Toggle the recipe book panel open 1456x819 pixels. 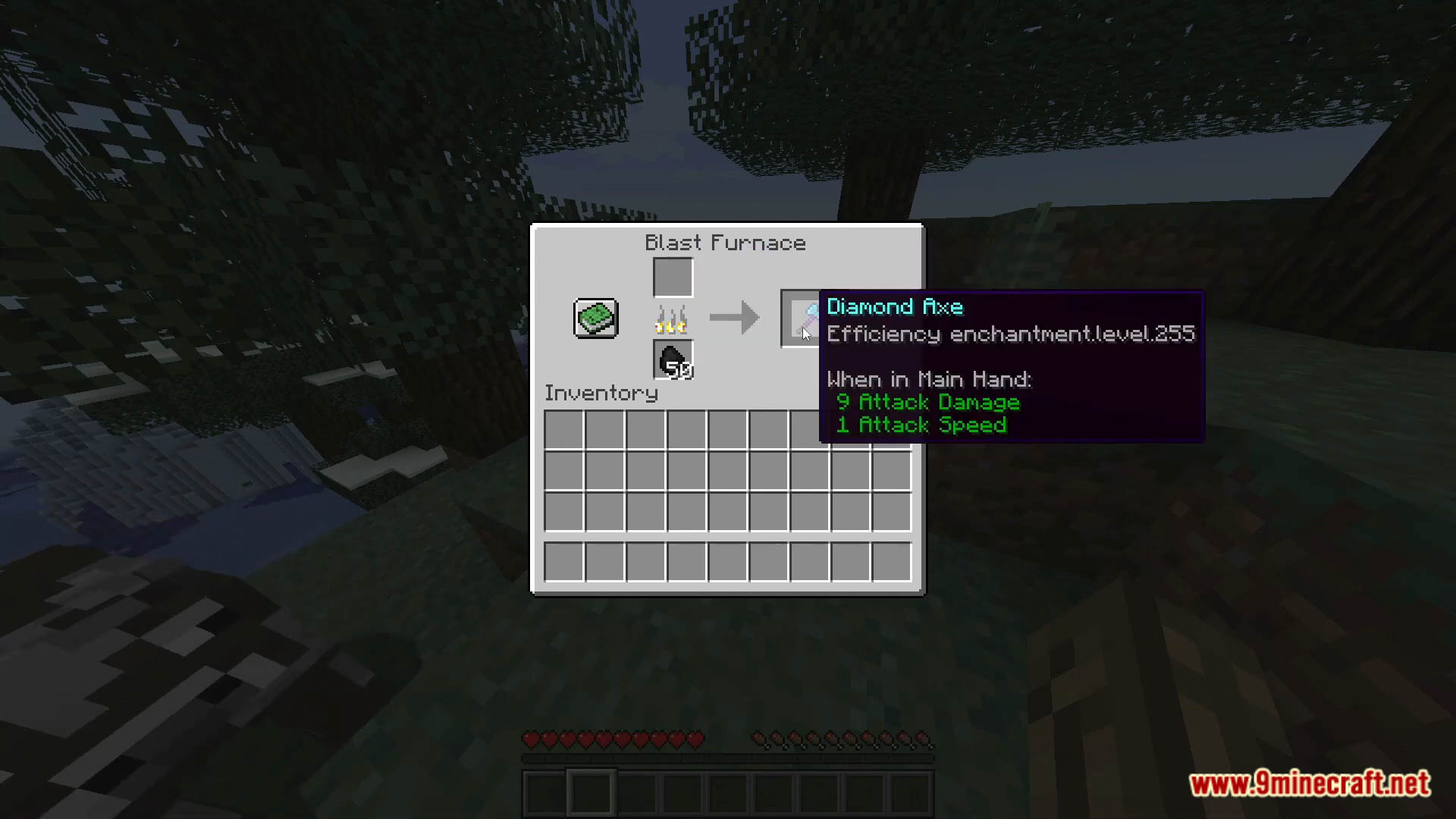click(x=595, y=318)
